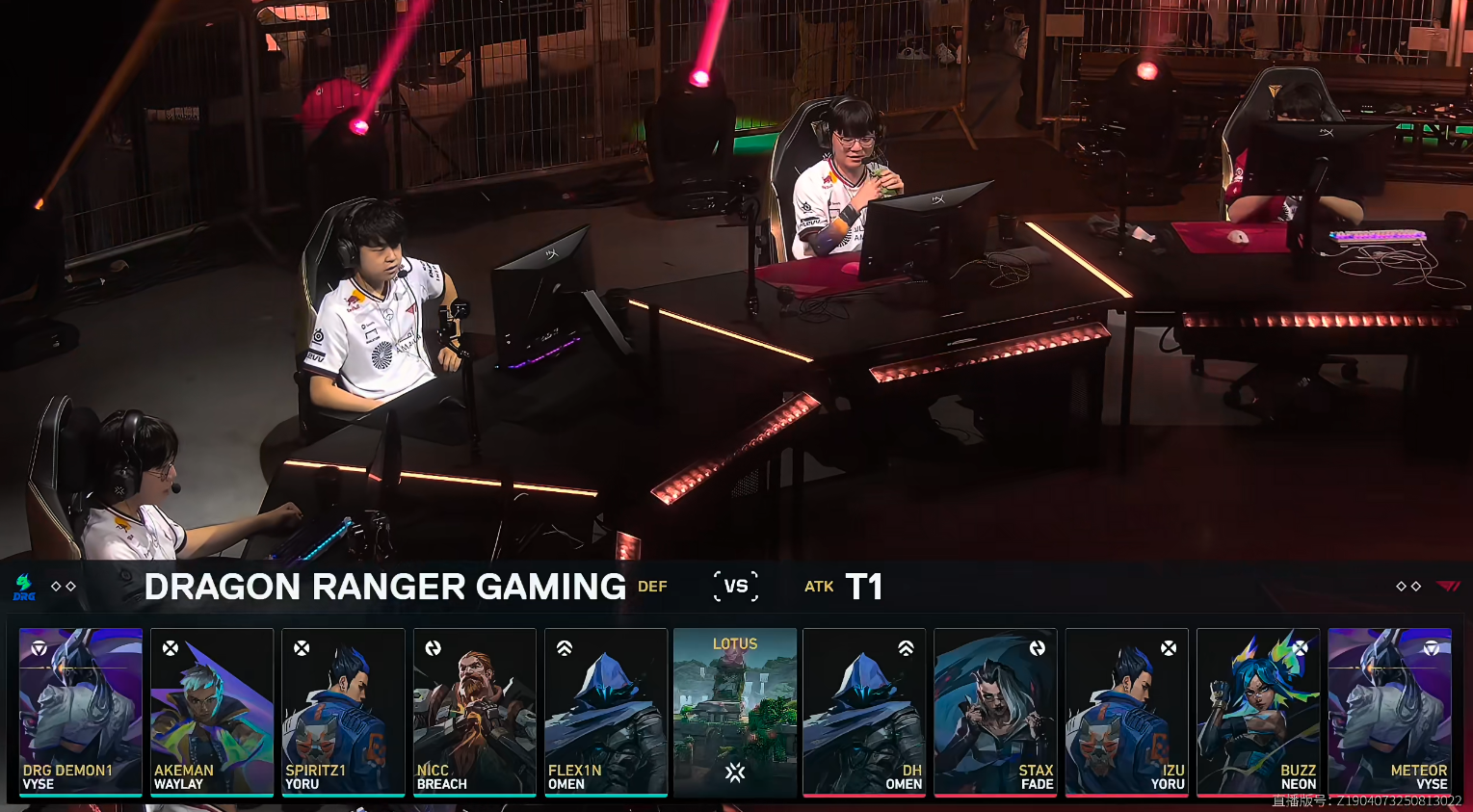Click the Dragon Ranger Gaming team logo
Screen dimensions: 1473x812
[x=24, y=587]
